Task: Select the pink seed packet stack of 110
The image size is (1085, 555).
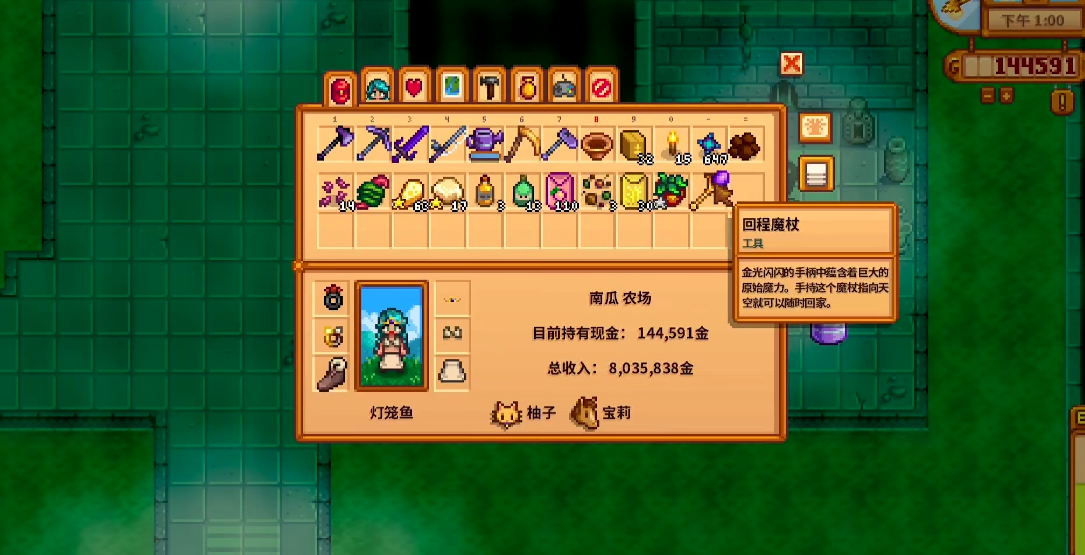Action: [x=559, y=189]
